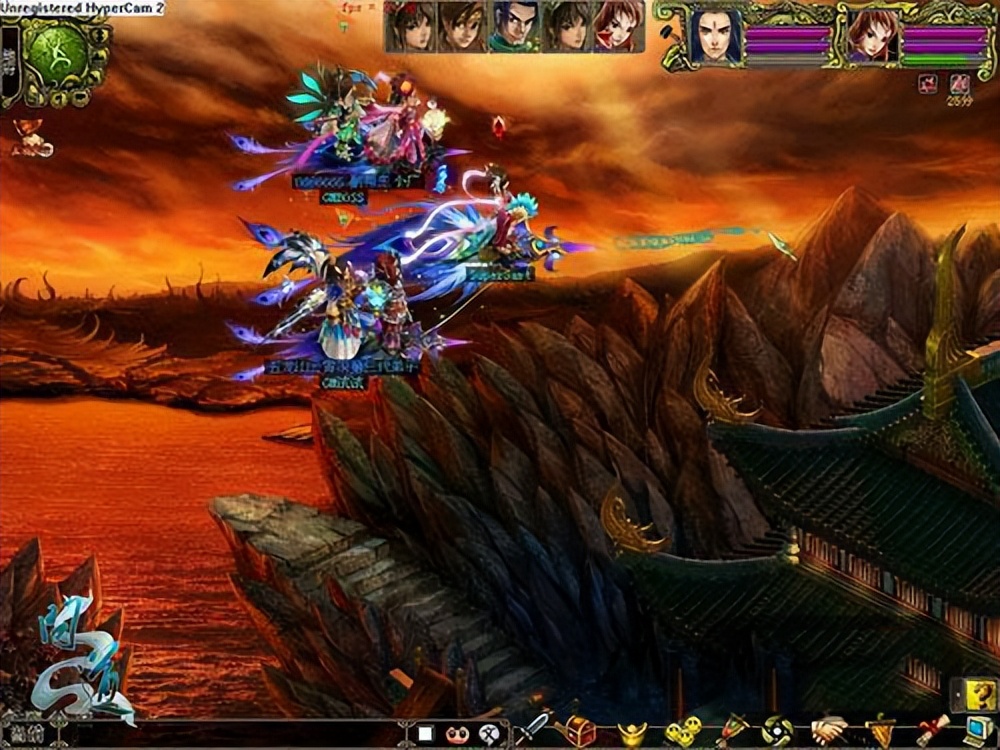Click the red and green banner icon

click(x=731, y=730)
